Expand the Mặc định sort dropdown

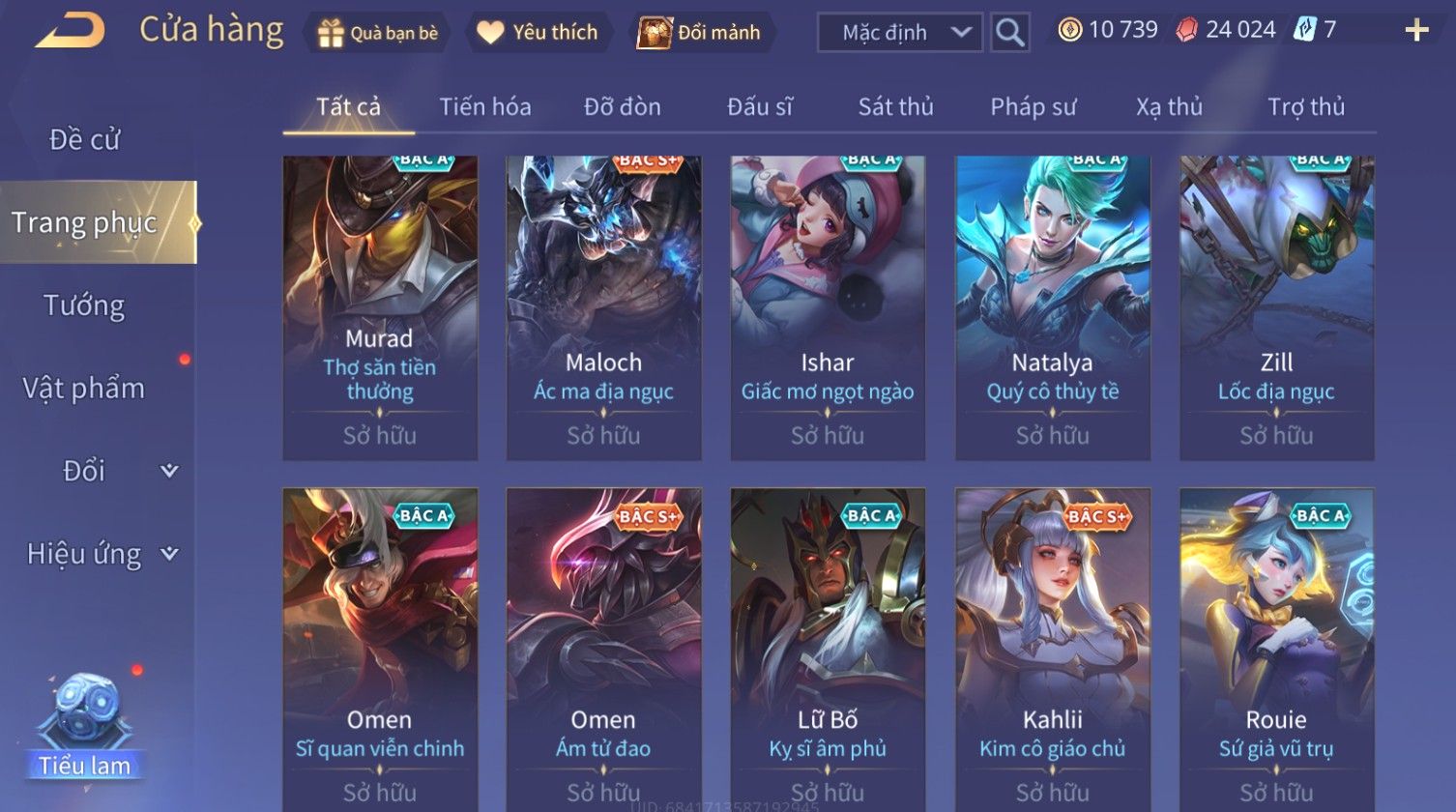[x=899, y=33]
